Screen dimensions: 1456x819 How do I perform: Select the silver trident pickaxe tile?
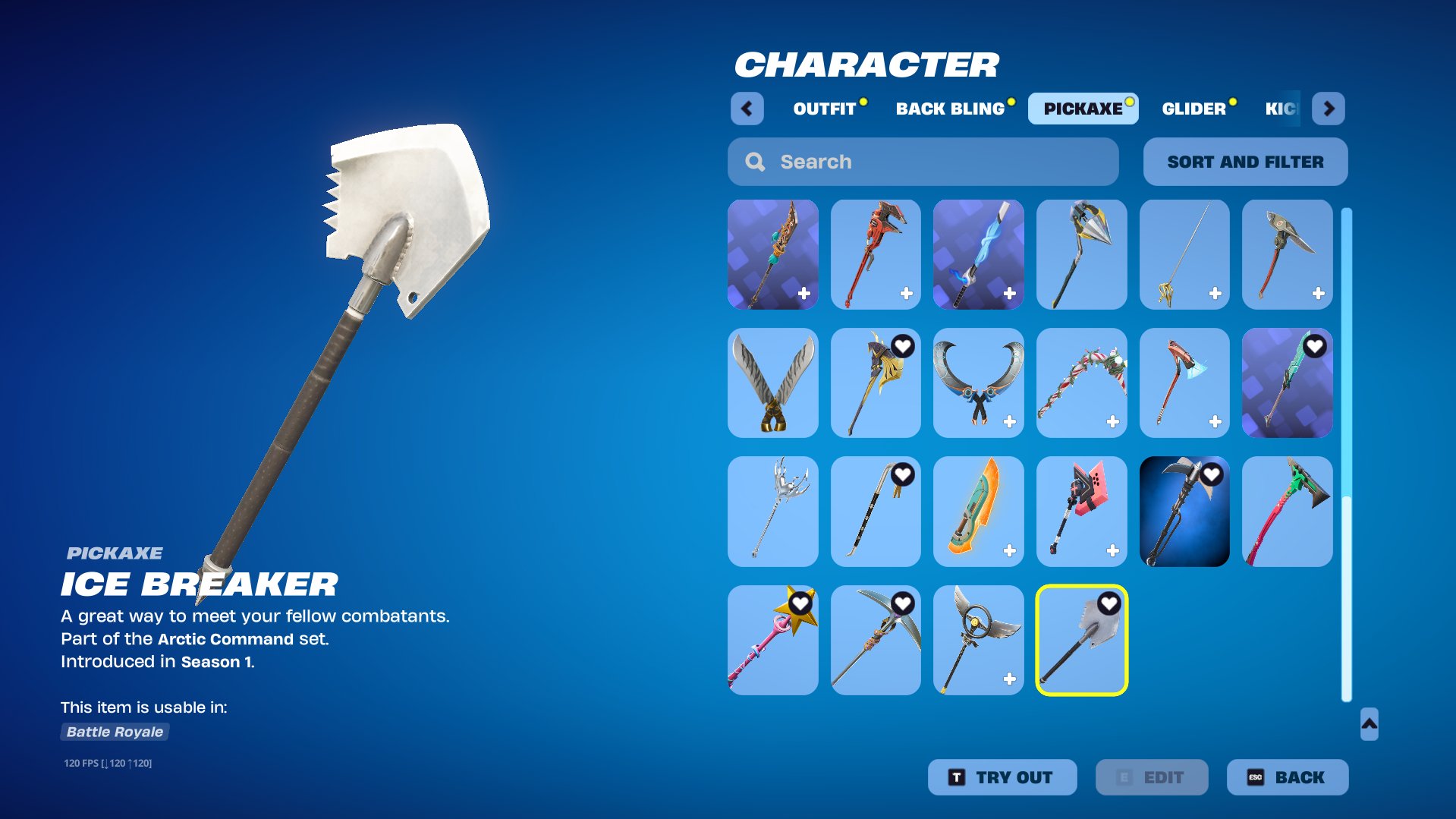[772, 511]
